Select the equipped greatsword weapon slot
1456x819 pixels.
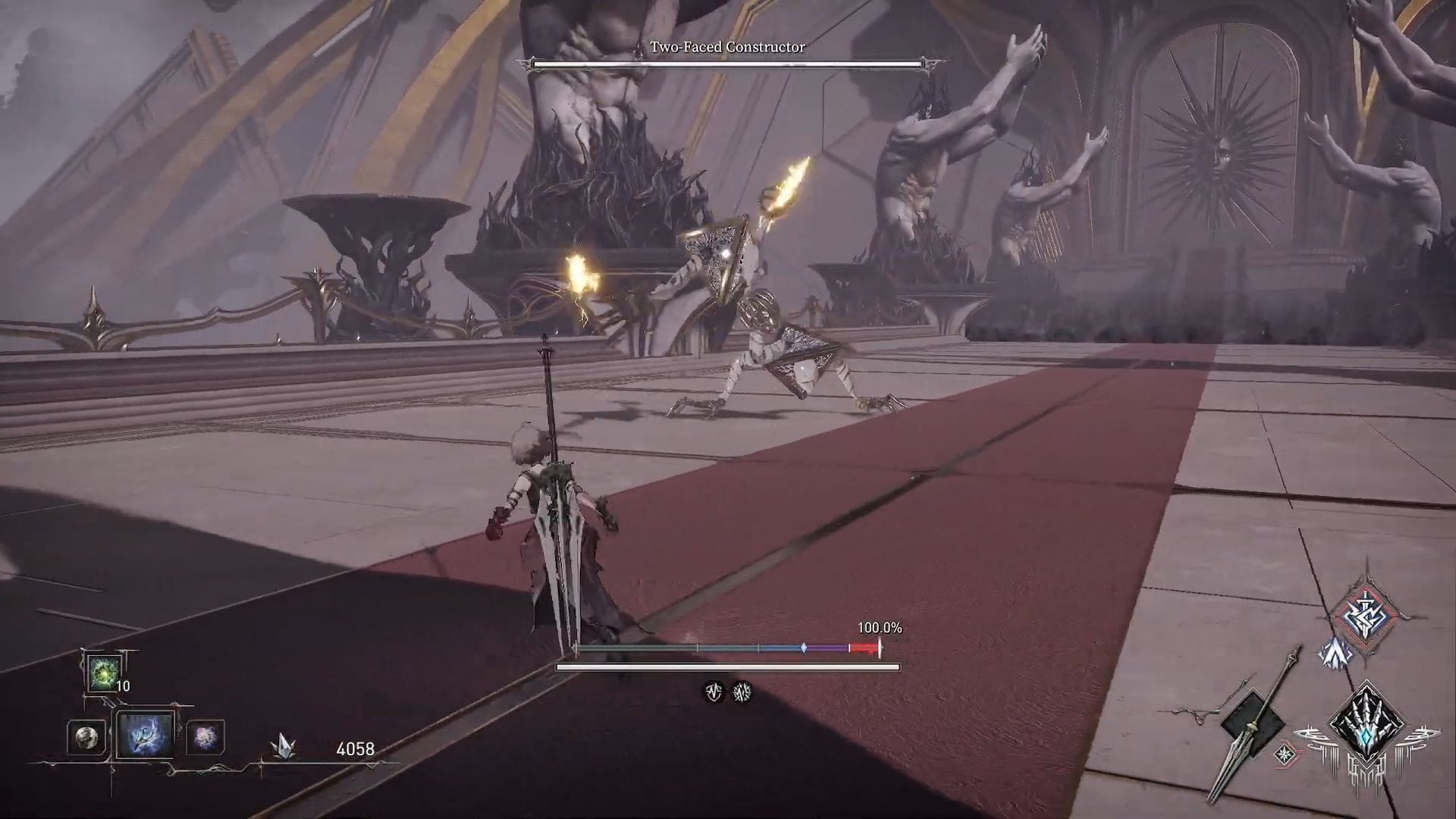(1251, 723)
